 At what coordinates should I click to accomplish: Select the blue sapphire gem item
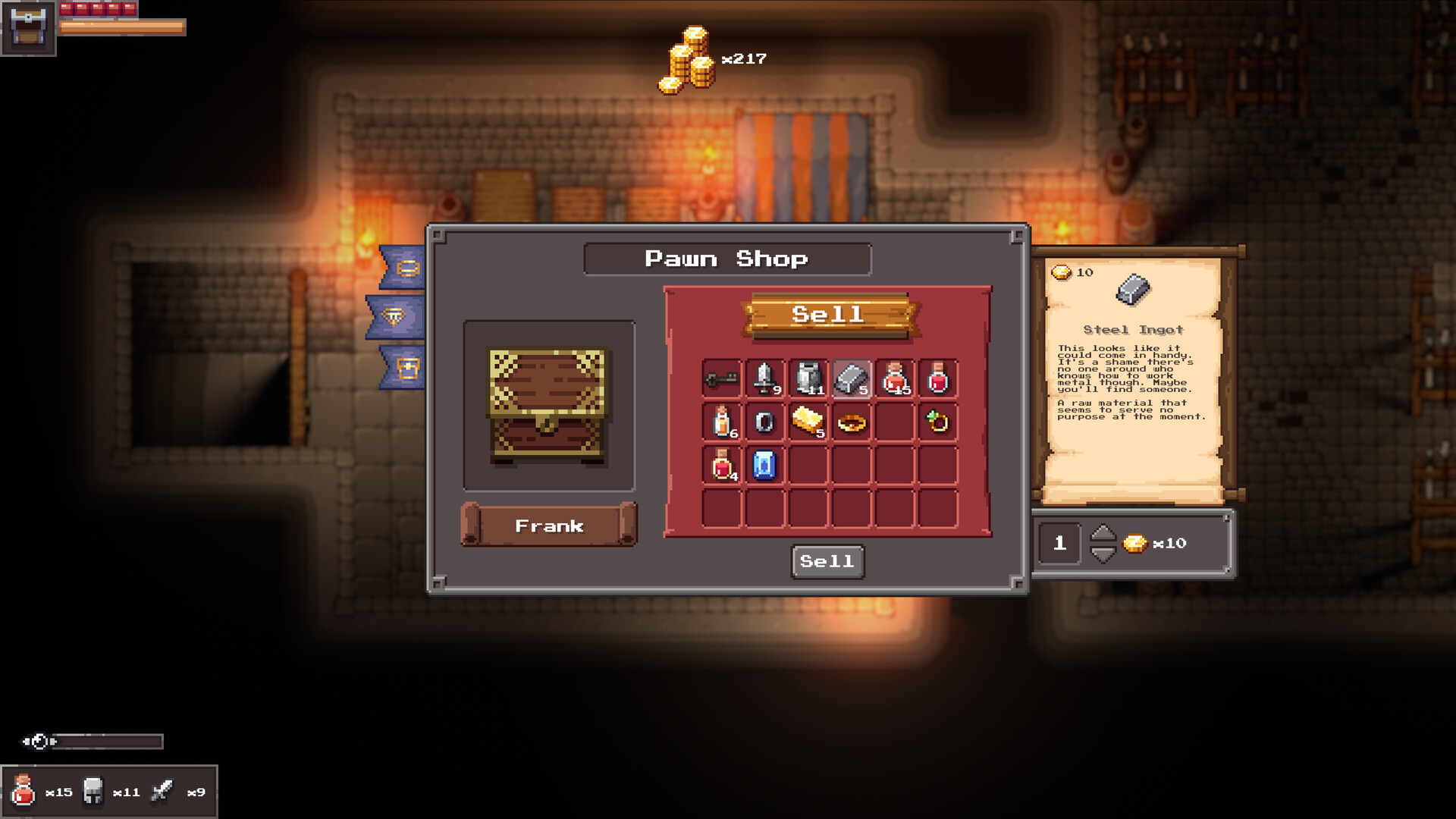[x=764, y=466]
